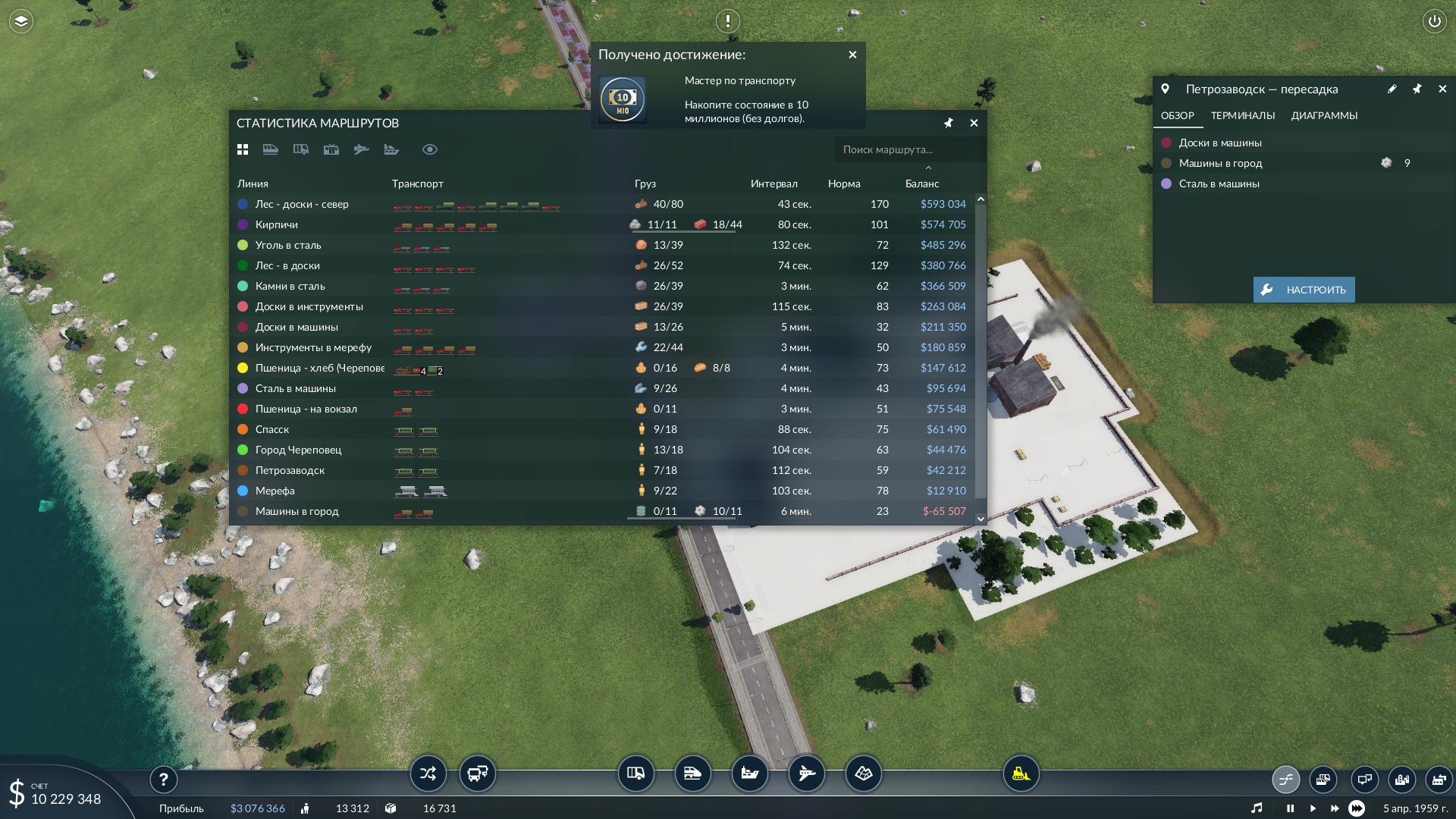The width and height of the screenshot is (1456, 819).
Task: Toggle the eye visibility filter
Action: (x=429, y=149)
